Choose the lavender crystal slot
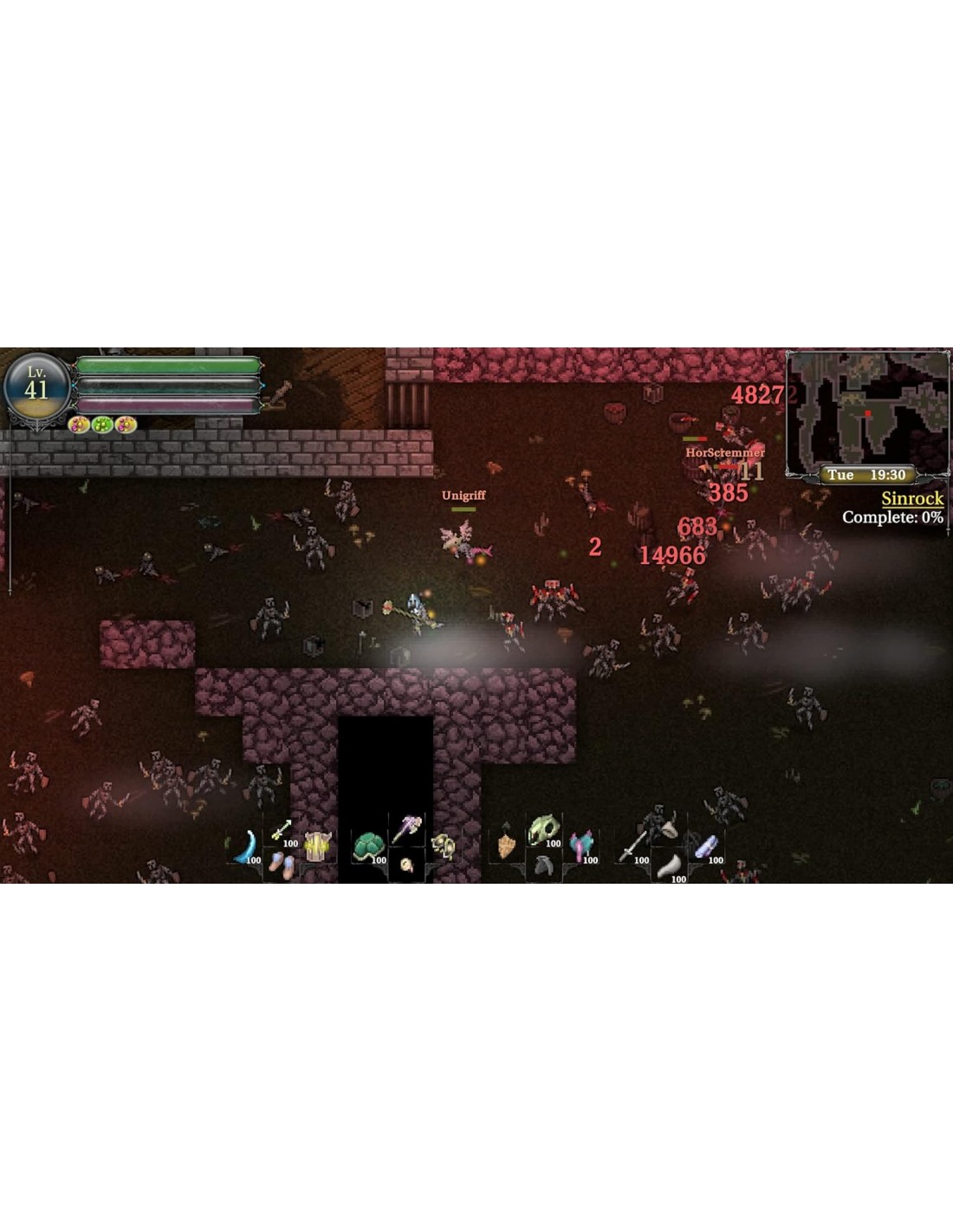The width and height of the screenshot is (953, 1232). [x=706, y=846]
